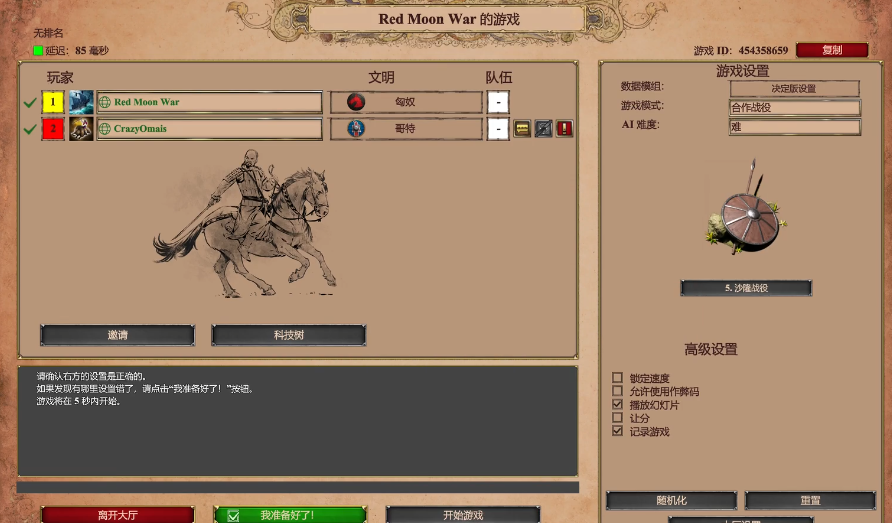The width and height of the screenshot is (892, 523).
Task: Change the AI 难度 difficulty dropdown
Action: pos(794,127)
